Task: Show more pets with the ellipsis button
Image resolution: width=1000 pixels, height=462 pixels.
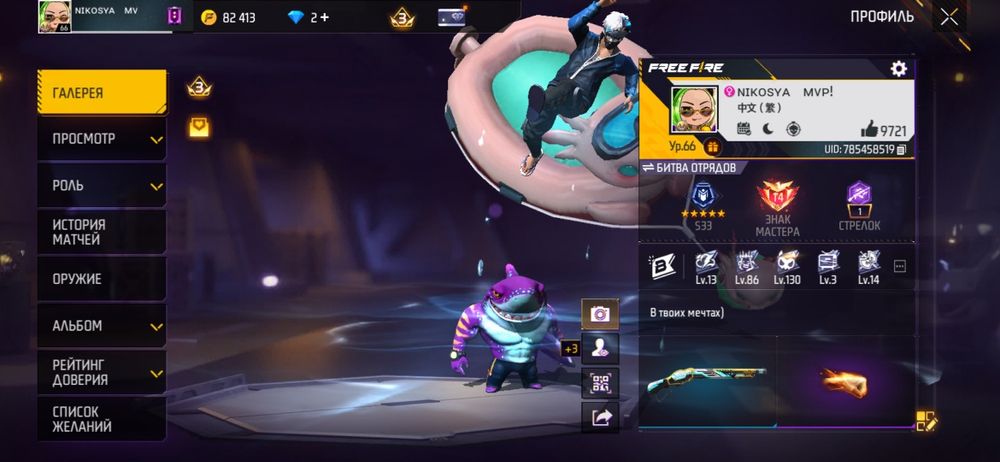Action: tap(899, 266)
